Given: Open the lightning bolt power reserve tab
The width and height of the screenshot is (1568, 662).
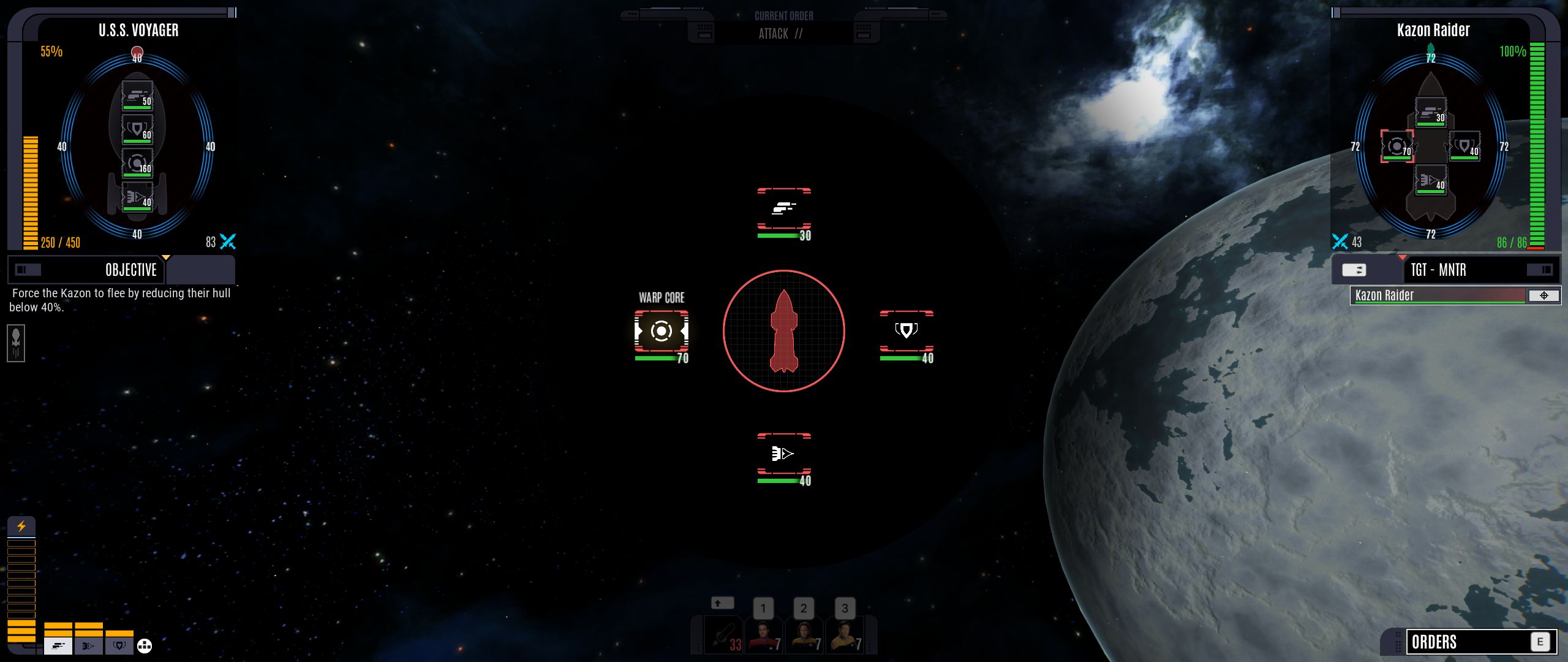Looking at the screenshot, I should tap(21, 527).
